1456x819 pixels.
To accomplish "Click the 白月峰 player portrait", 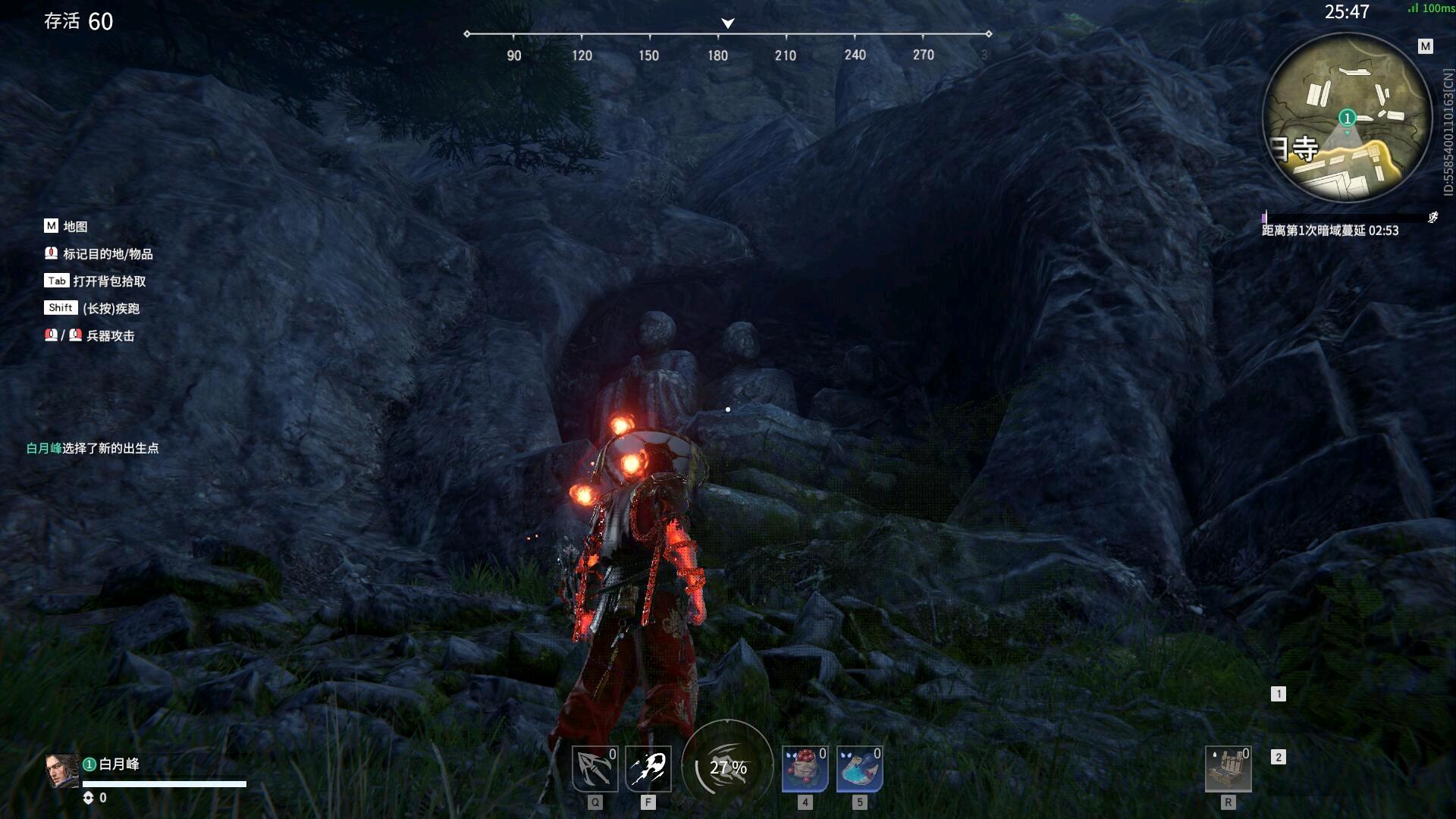I will 61,771.
